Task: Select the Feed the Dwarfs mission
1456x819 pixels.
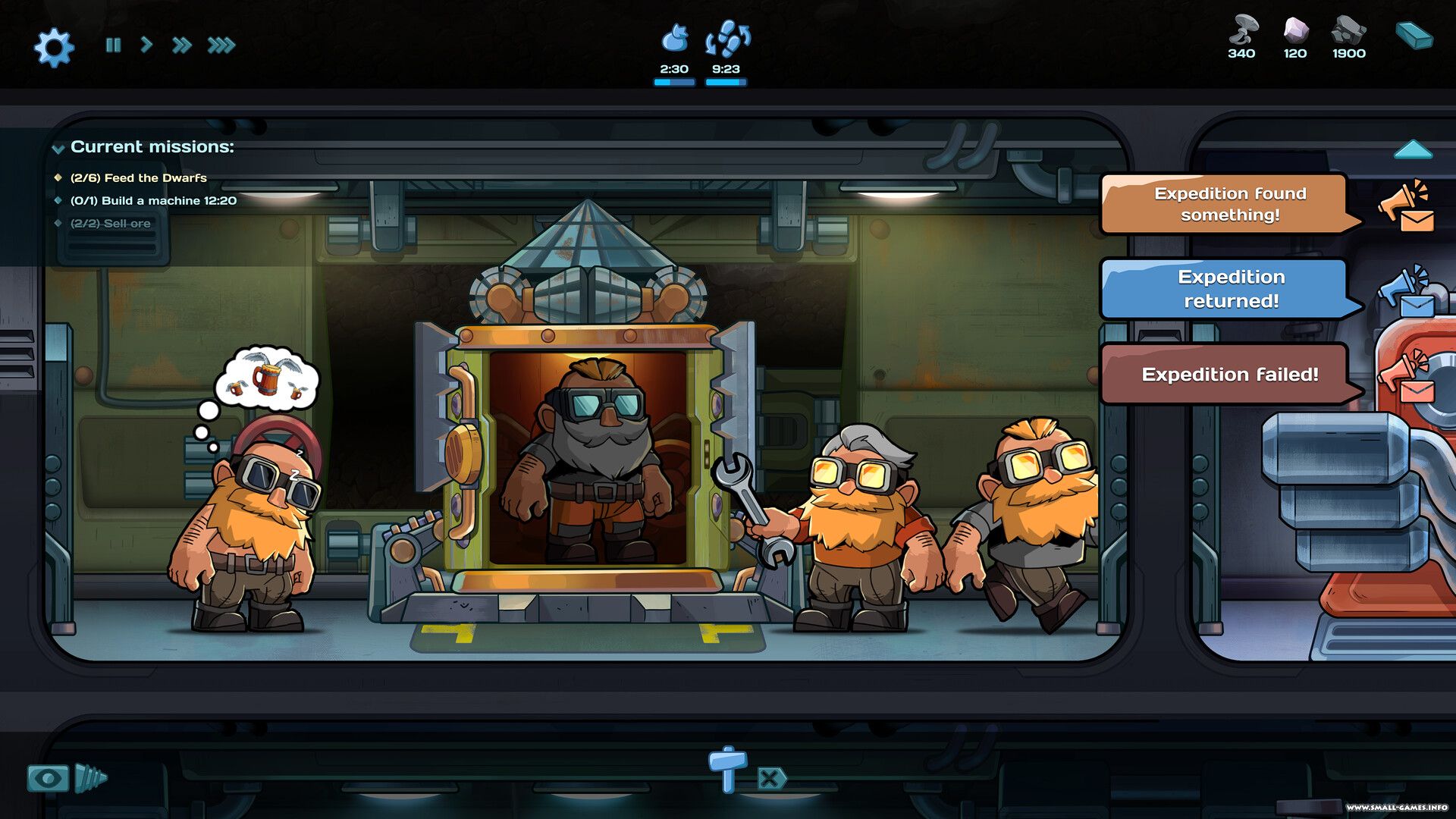Action: pos(138,178)
